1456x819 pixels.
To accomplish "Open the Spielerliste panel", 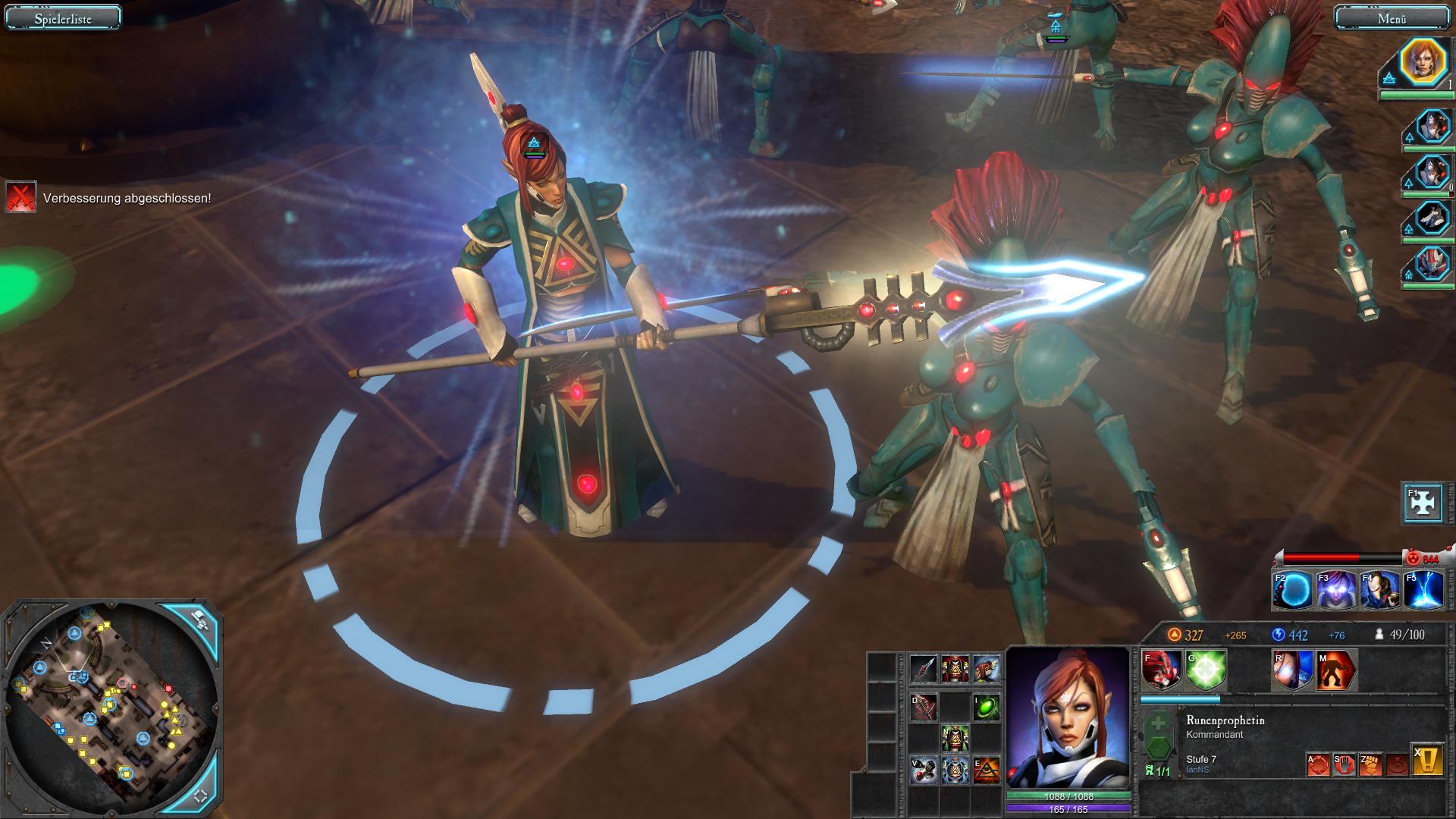I will pyautogui.click(x=63, y=18).
